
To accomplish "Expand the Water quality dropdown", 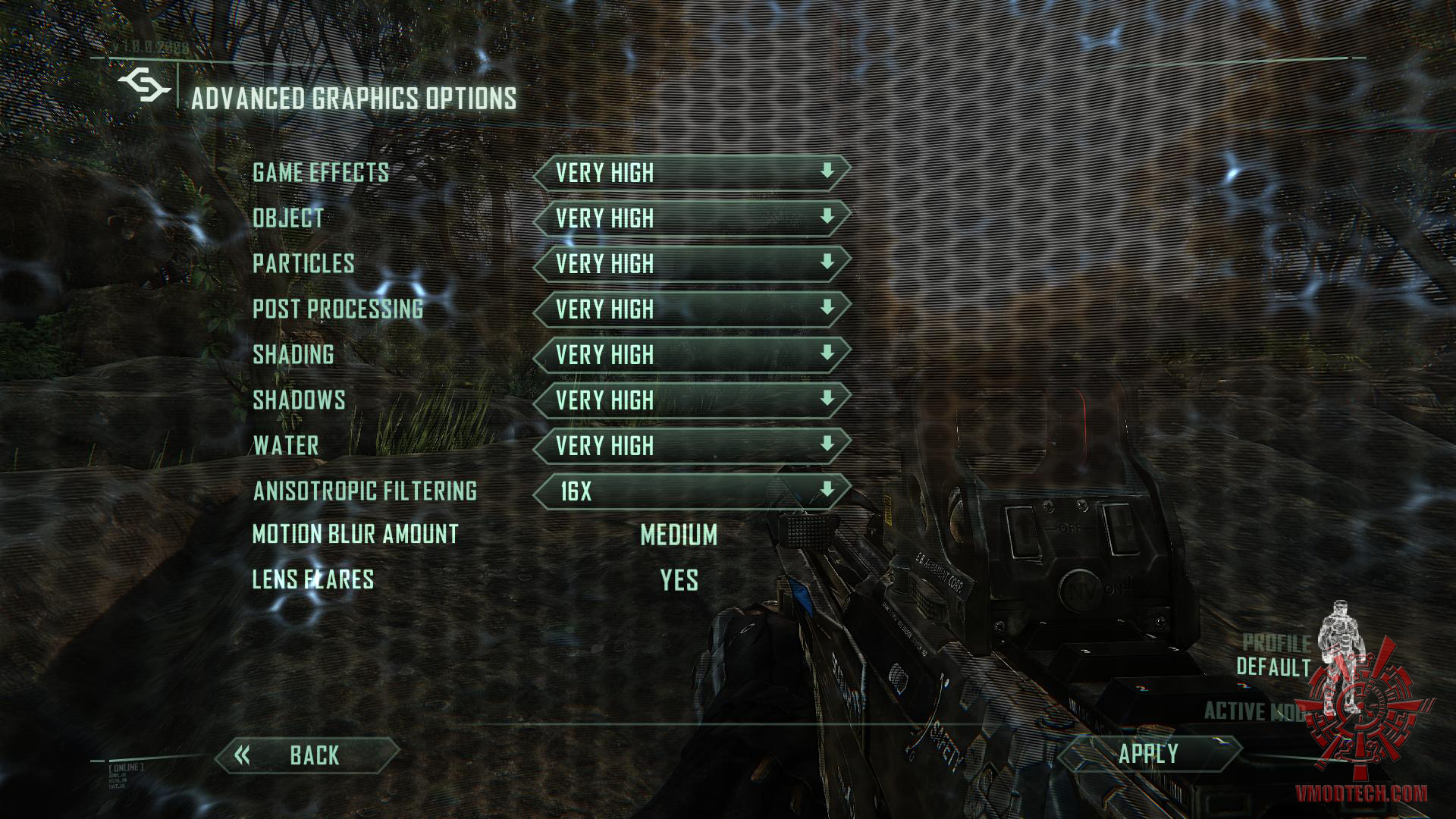I will 691,446.
